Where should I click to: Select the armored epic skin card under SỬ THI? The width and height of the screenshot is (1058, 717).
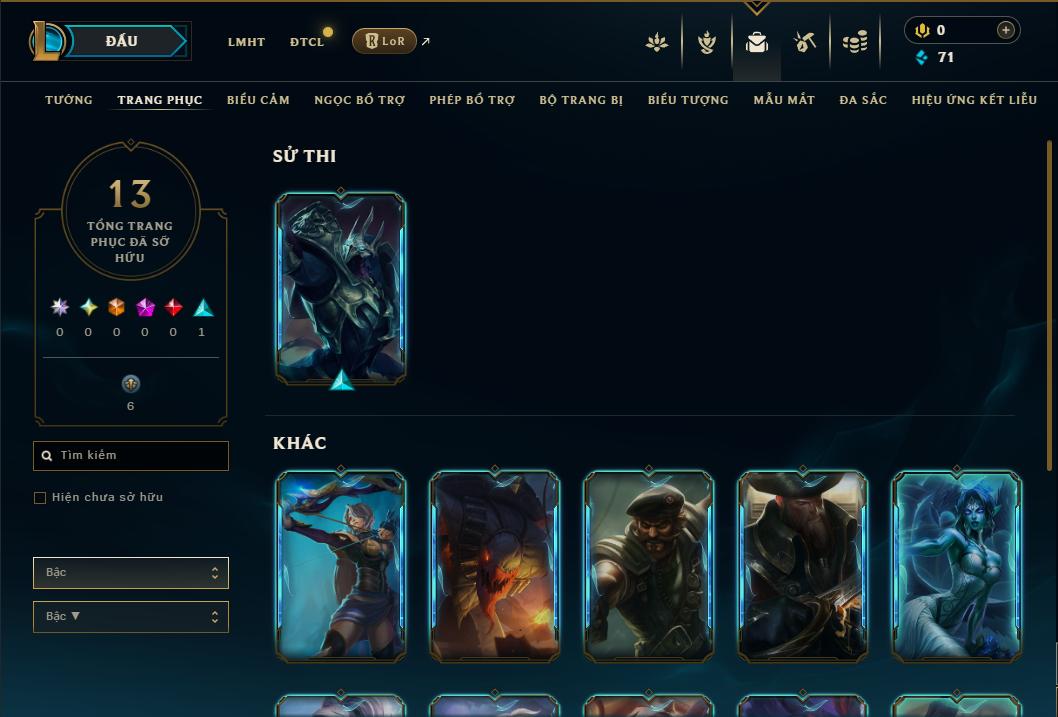[x=341, y=287]
